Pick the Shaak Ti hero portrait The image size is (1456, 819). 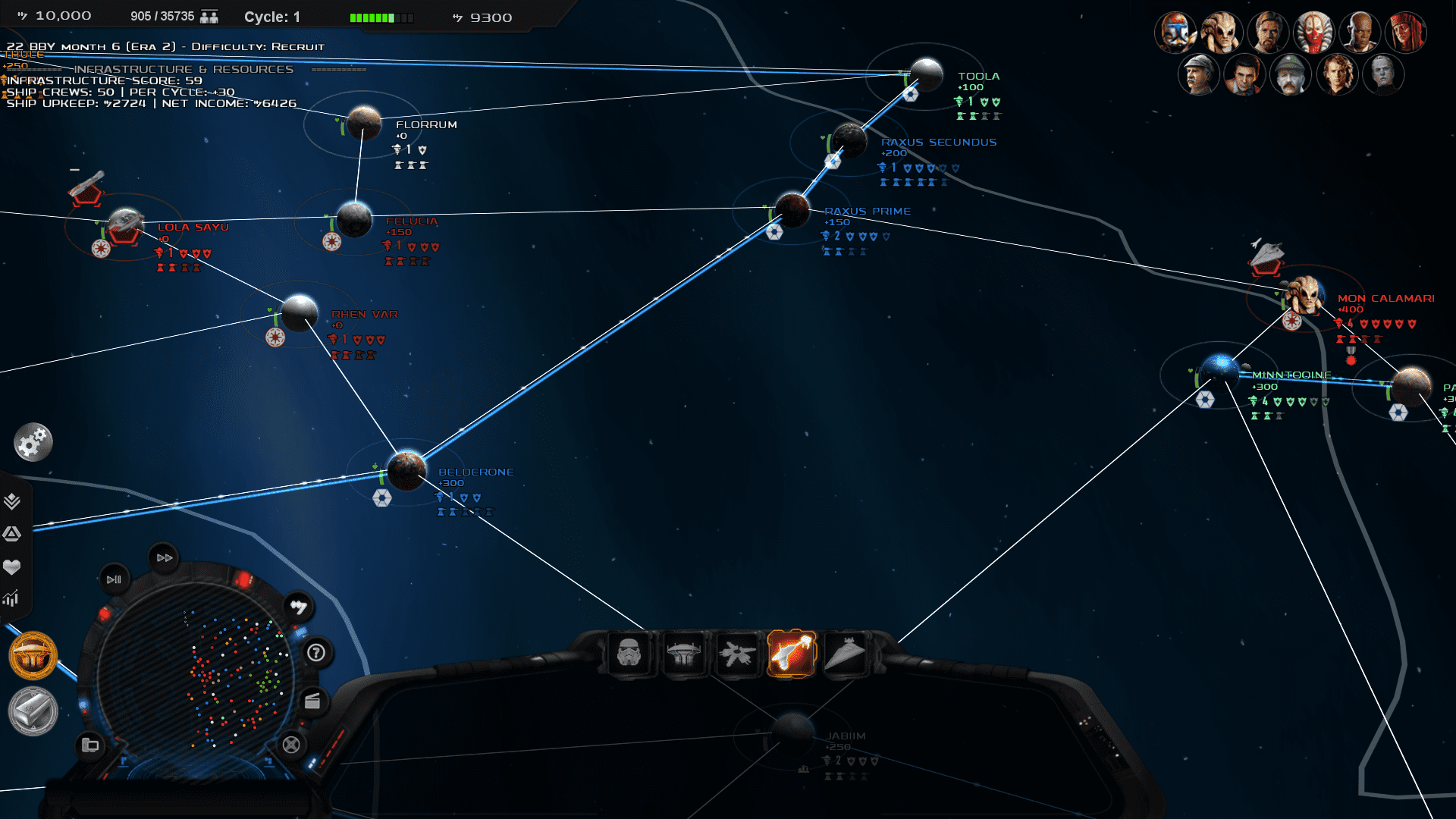tap(1313, 33)
